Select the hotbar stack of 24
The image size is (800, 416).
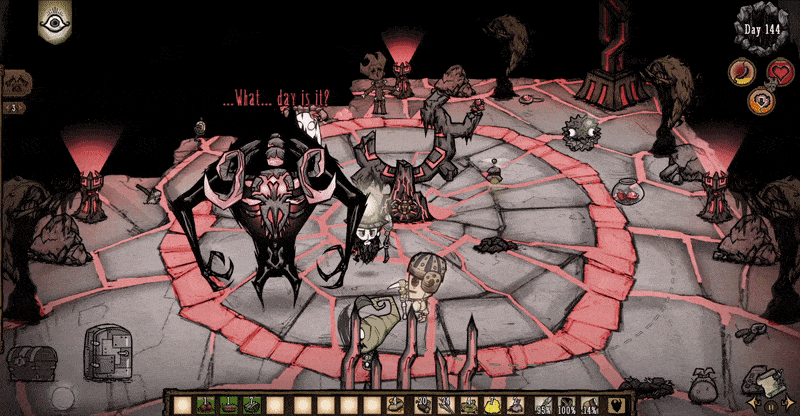pyautogui.click(x=446, y=404)
